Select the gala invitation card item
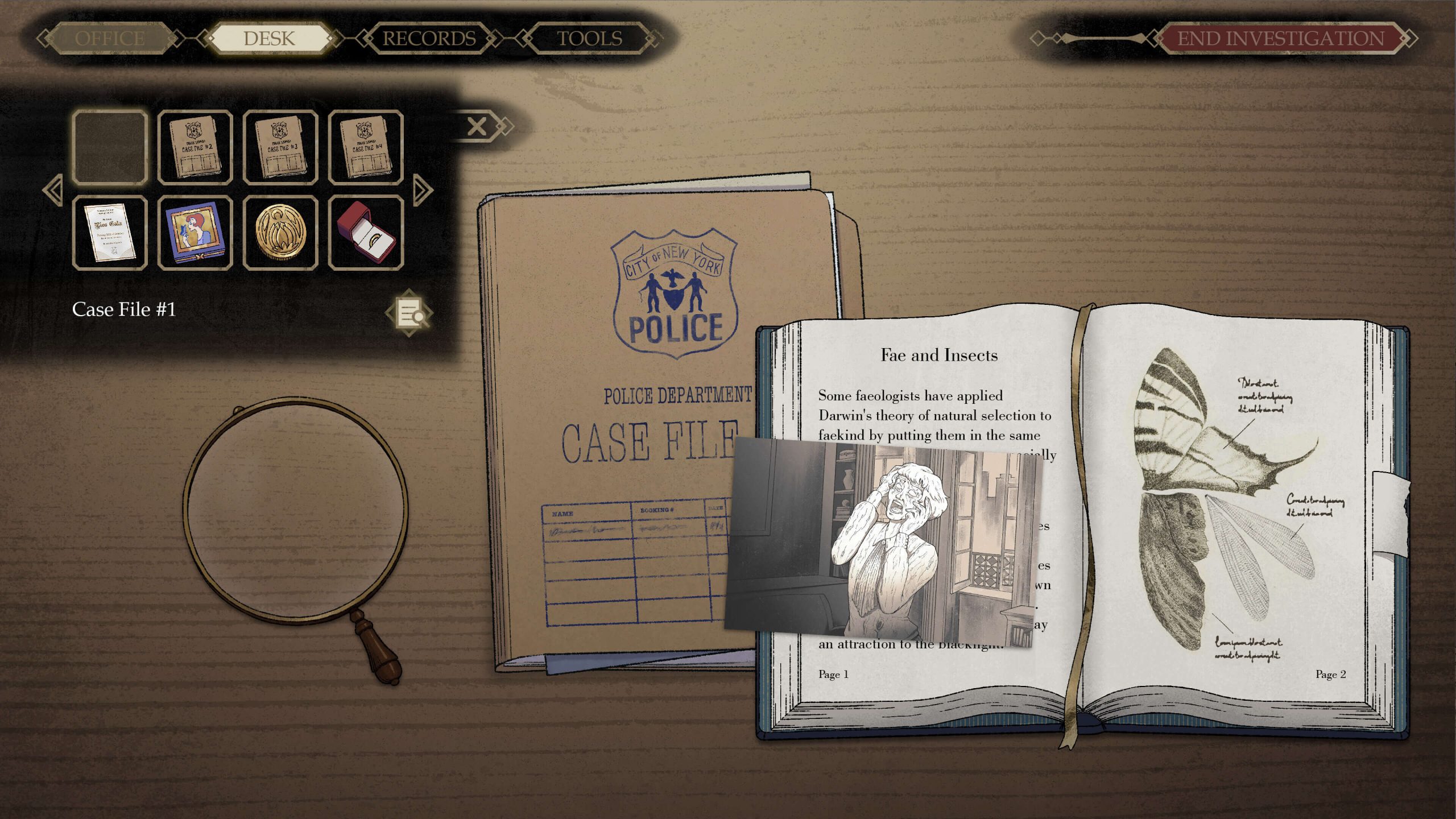 pos(110,233)
